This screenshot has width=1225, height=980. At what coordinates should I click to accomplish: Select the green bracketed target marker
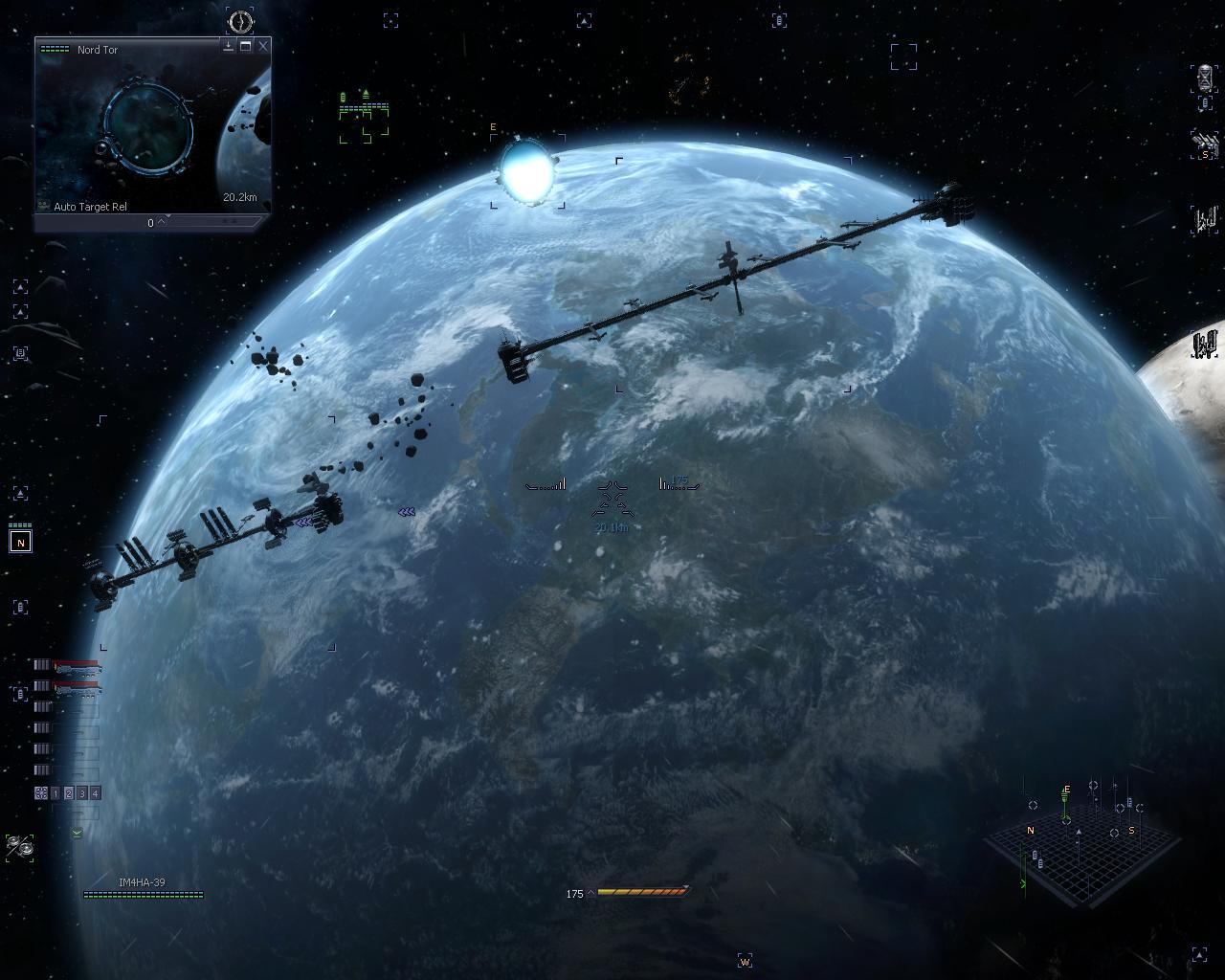364,120
